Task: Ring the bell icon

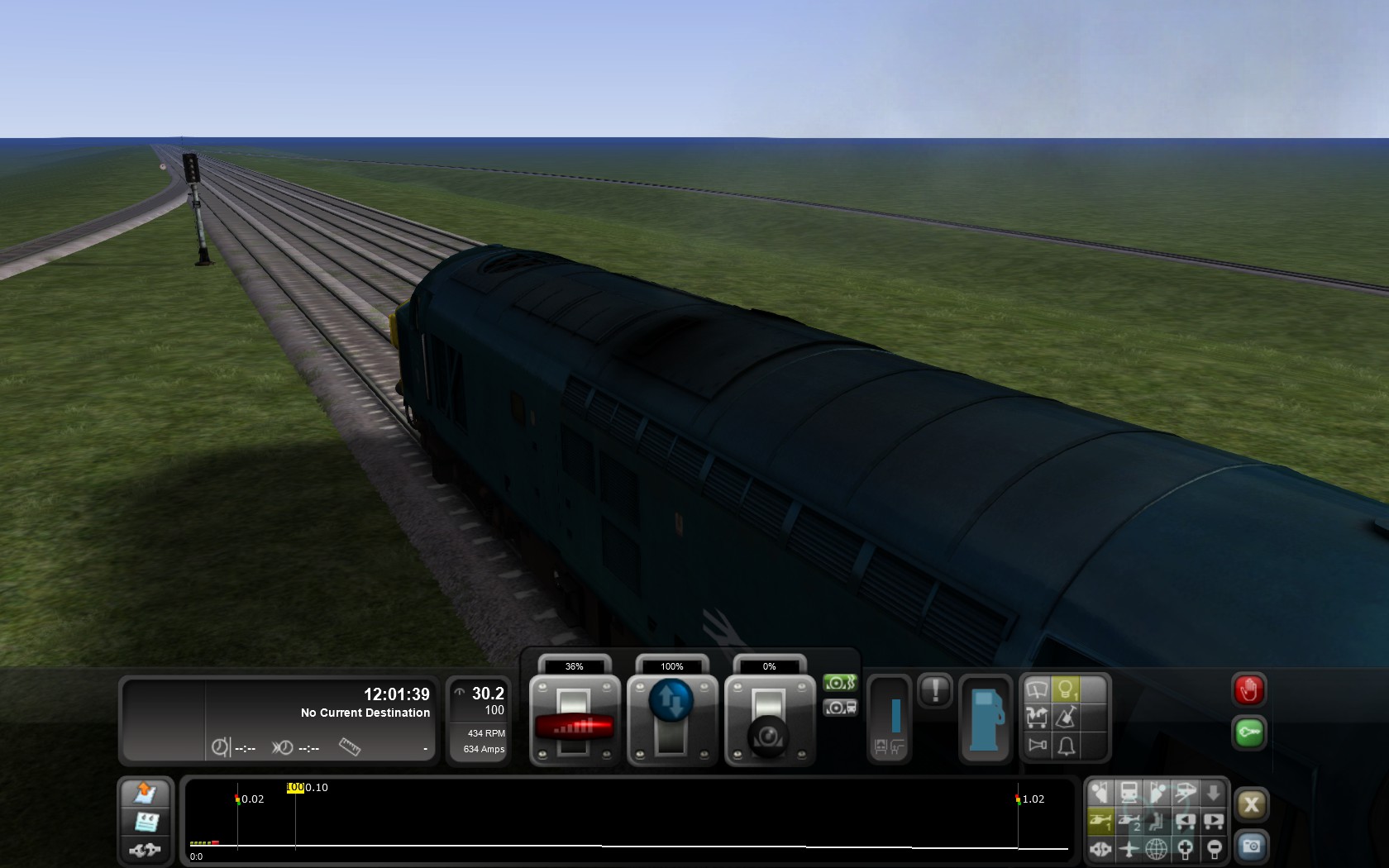Action: (1066, 746)
